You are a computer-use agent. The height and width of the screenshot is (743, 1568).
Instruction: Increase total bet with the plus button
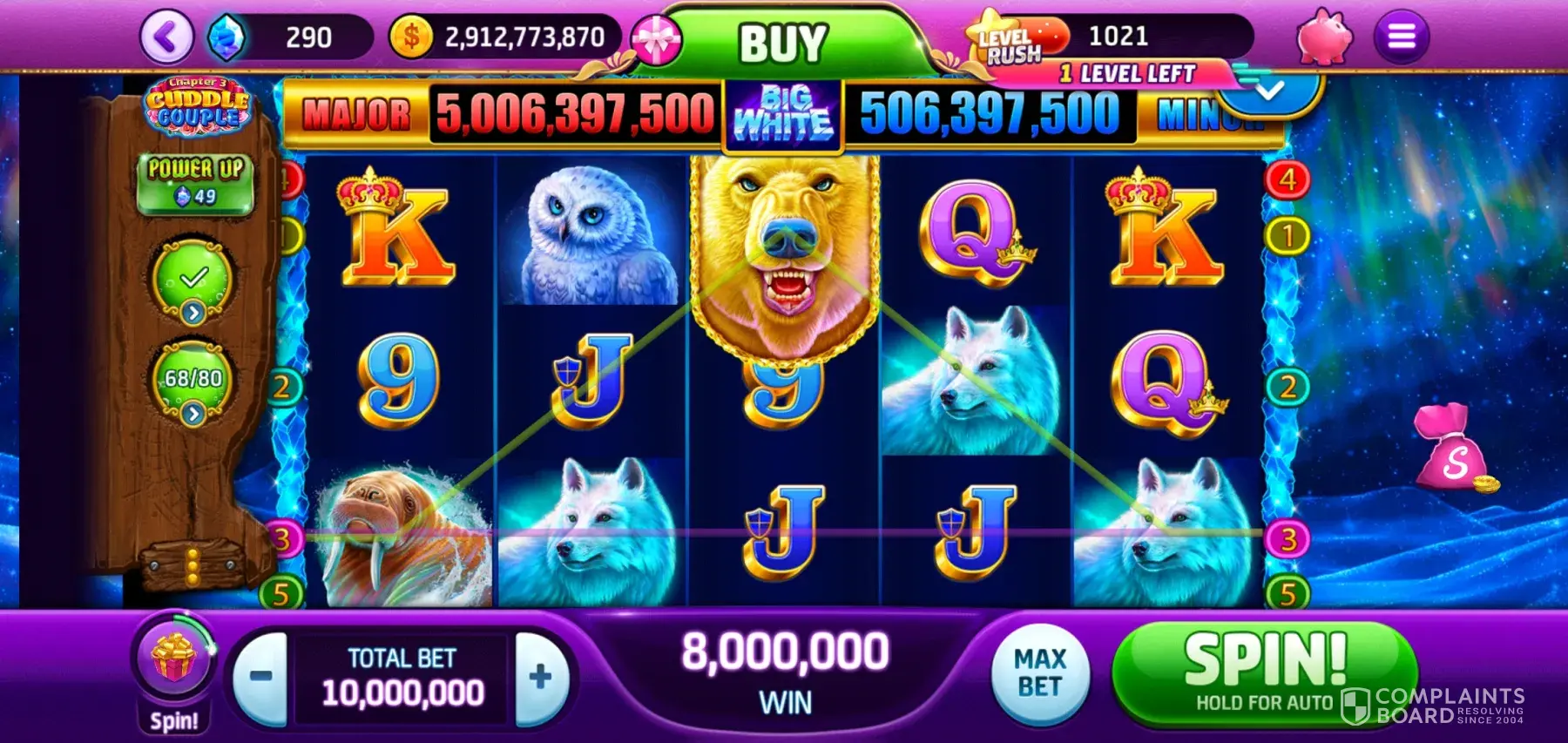tap(541, 676)
